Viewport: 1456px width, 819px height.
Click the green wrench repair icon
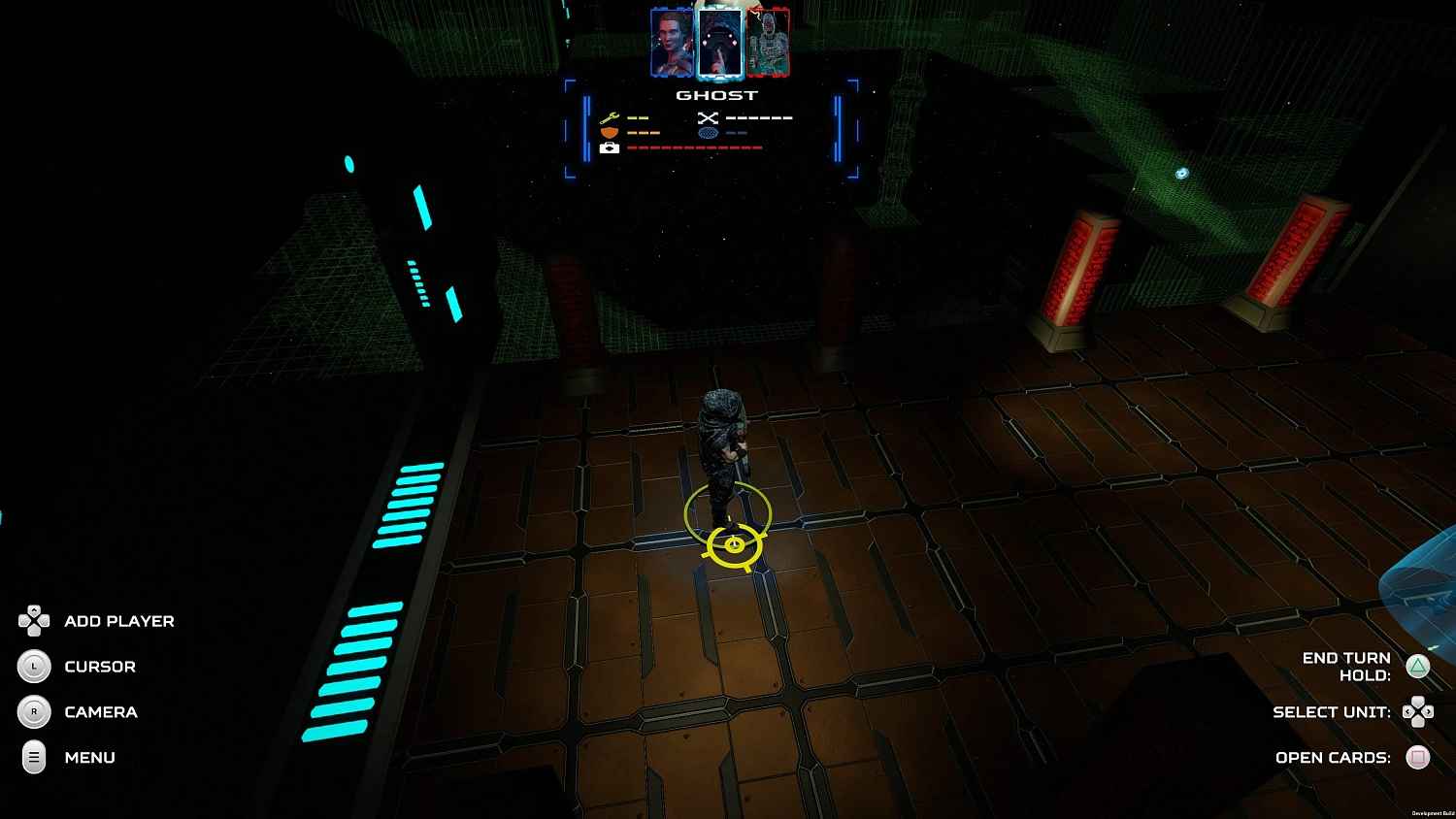[x=610, y=117]
